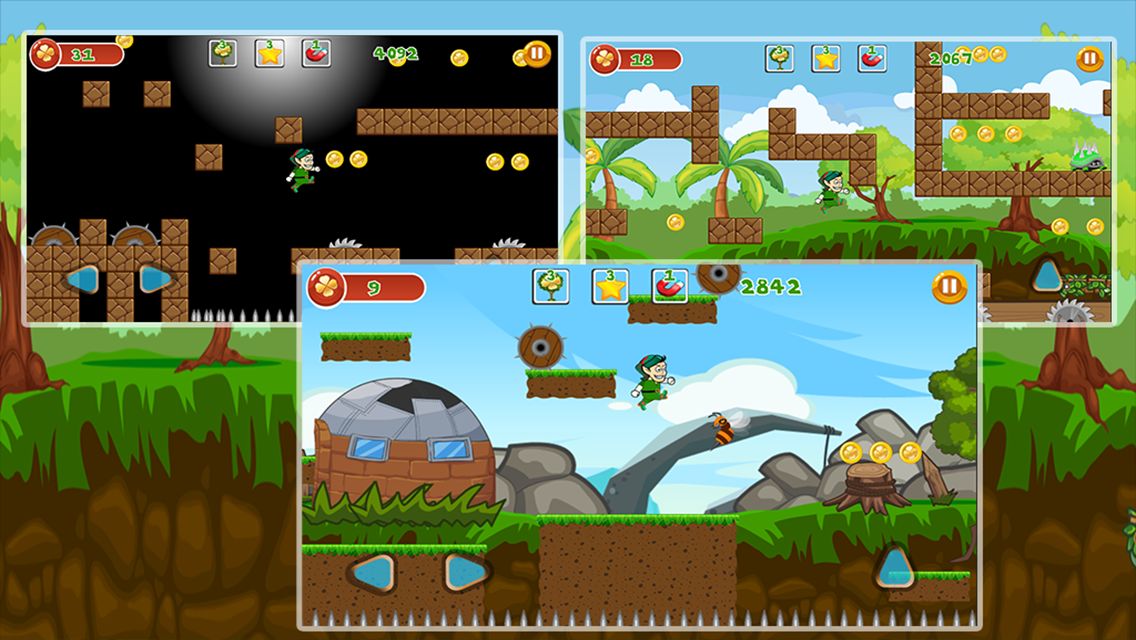This screenshot has width=1136, height=640.
Task: Pause the game in the palm tree screenshot
Action: click(x=1090, y=59)
